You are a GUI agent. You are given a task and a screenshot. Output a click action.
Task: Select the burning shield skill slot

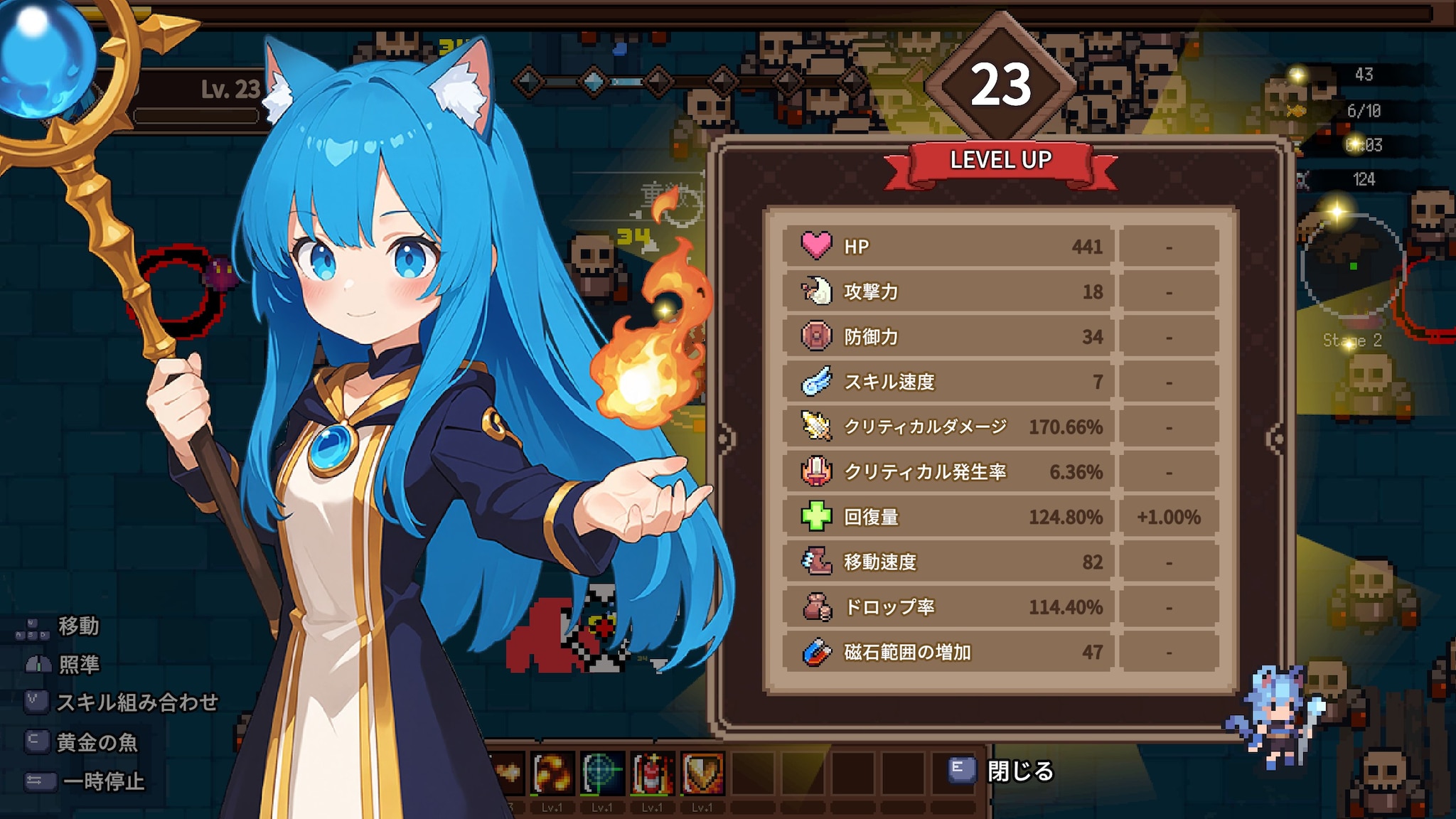click(702, 770)
